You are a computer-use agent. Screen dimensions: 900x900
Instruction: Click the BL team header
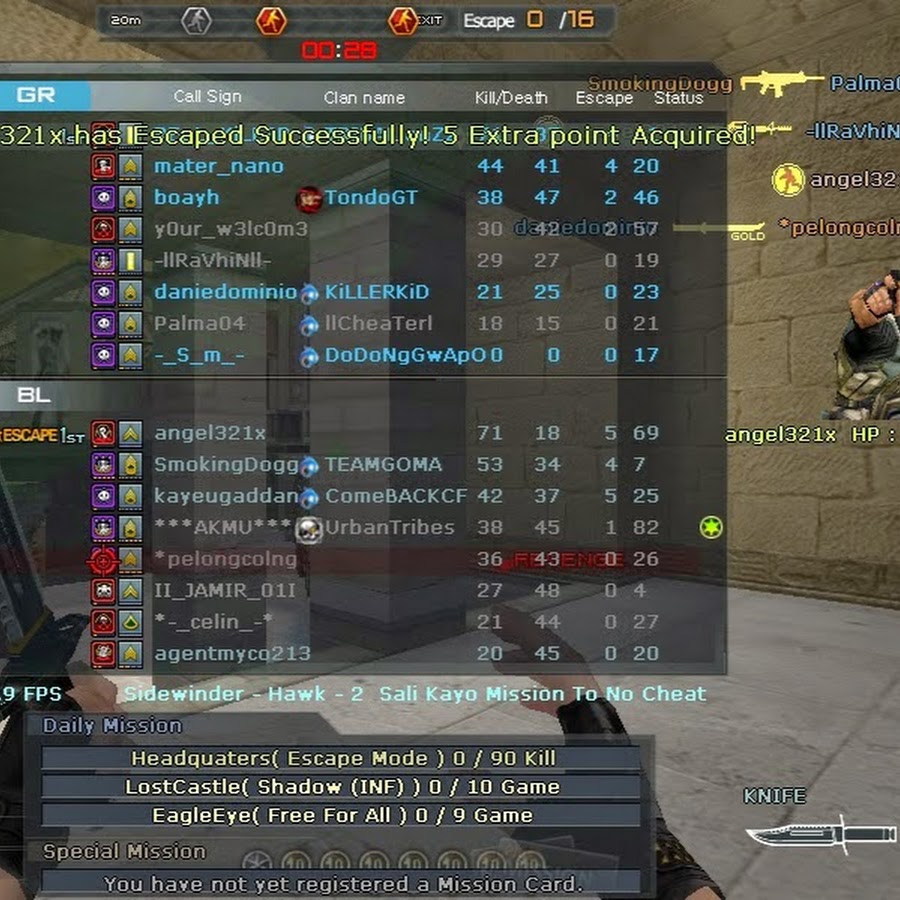tap(33, 395)
